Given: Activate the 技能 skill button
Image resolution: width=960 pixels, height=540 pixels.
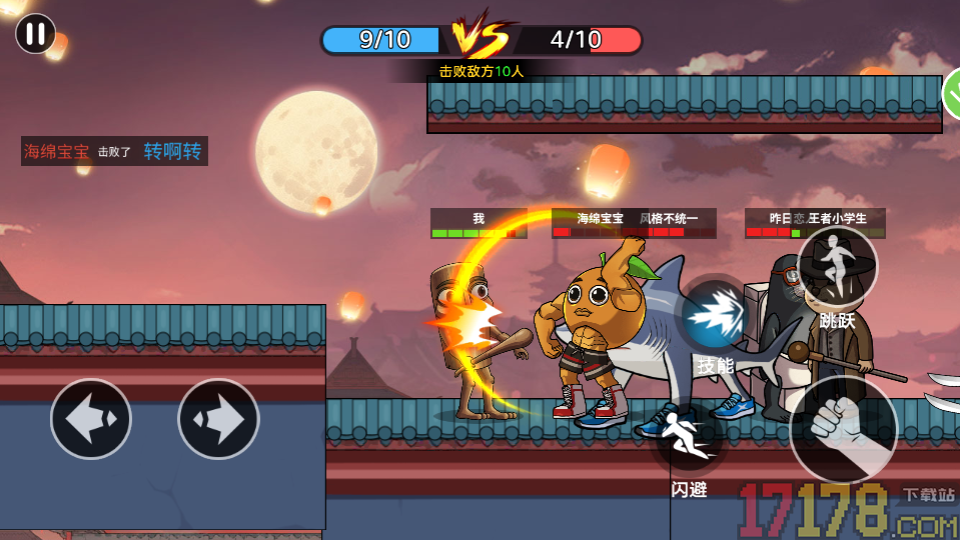Looking at the screenshot, I should point(716,318).
